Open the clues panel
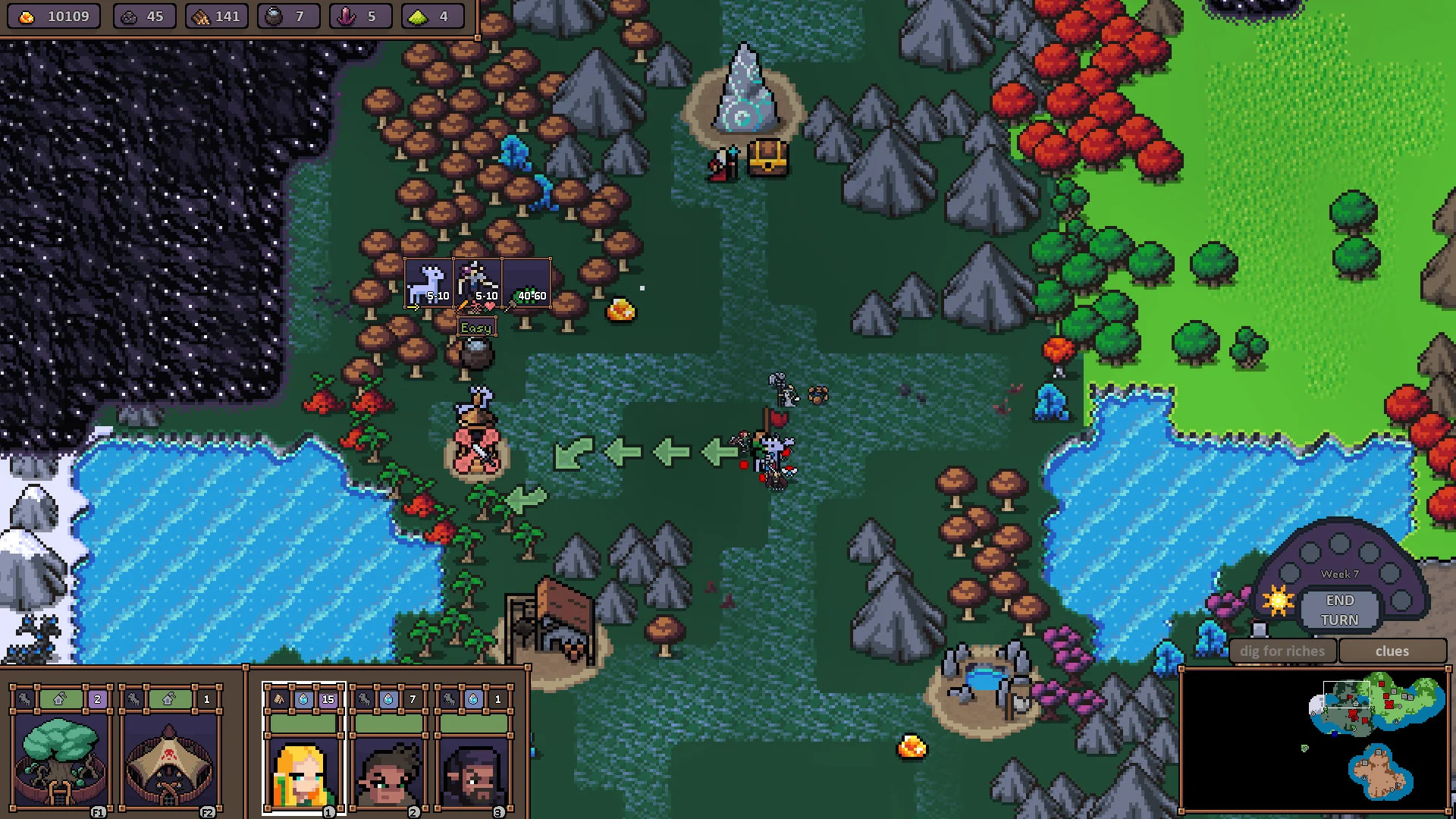This screenshot has width=1456, height=819. pyautogui.click(x=1393, y=651)
